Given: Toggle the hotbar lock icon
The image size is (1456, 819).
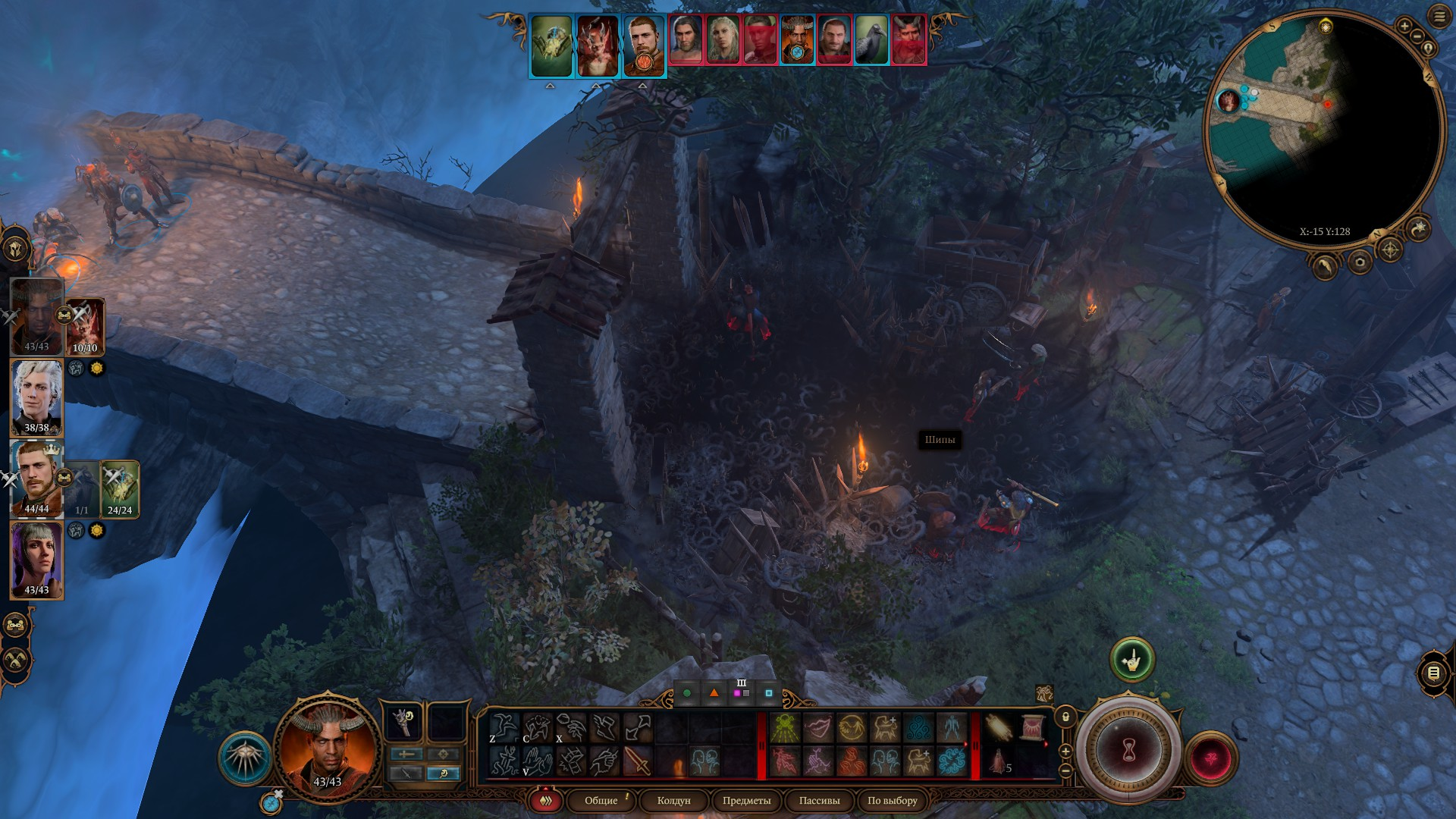Looking at the screenshot, I should (x=1065, y=717).
